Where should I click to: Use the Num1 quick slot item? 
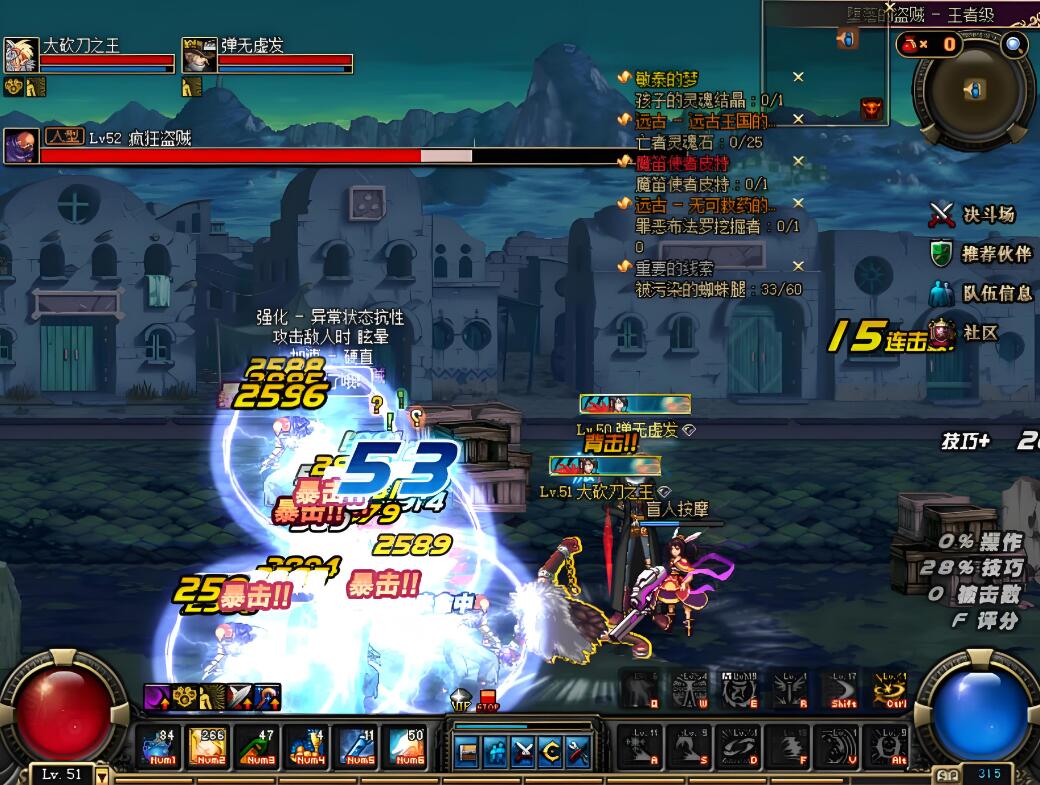click(x=159, y=747)
